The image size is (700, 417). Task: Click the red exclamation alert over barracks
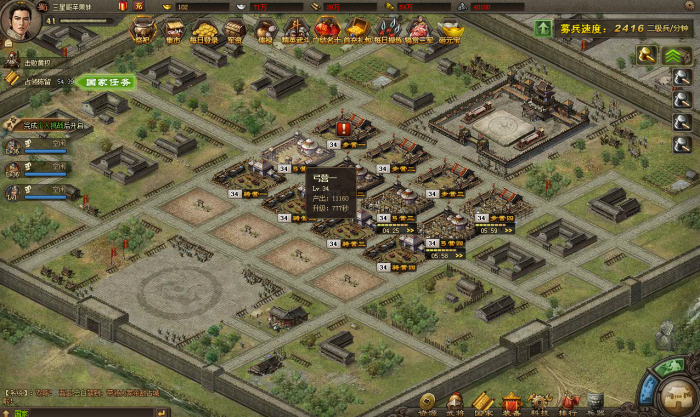[344, 128]
